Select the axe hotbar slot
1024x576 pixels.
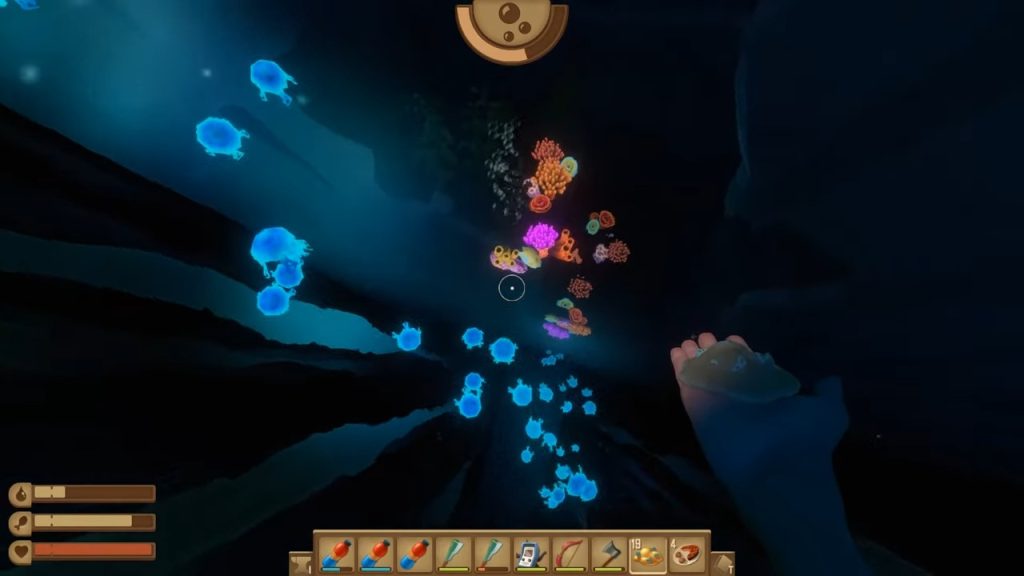pyautogui.click(x=609, y=553)
